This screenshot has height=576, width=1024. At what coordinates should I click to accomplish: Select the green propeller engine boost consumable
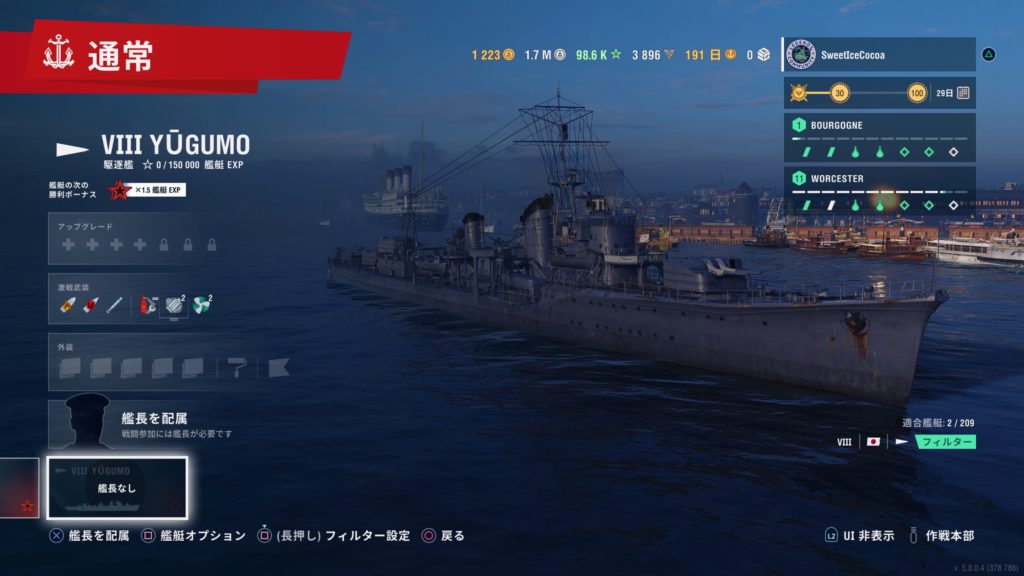(x=202, y=304)
